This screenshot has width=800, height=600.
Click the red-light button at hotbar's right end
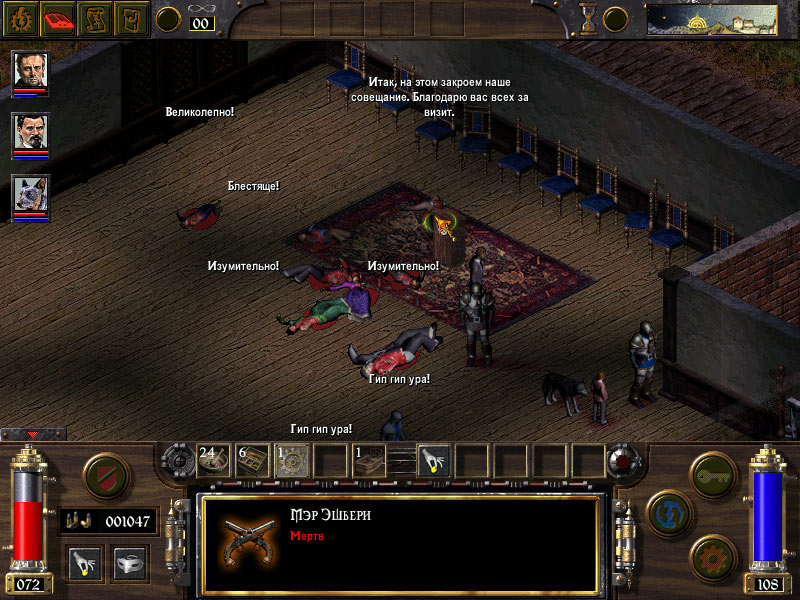coord(627,461)
